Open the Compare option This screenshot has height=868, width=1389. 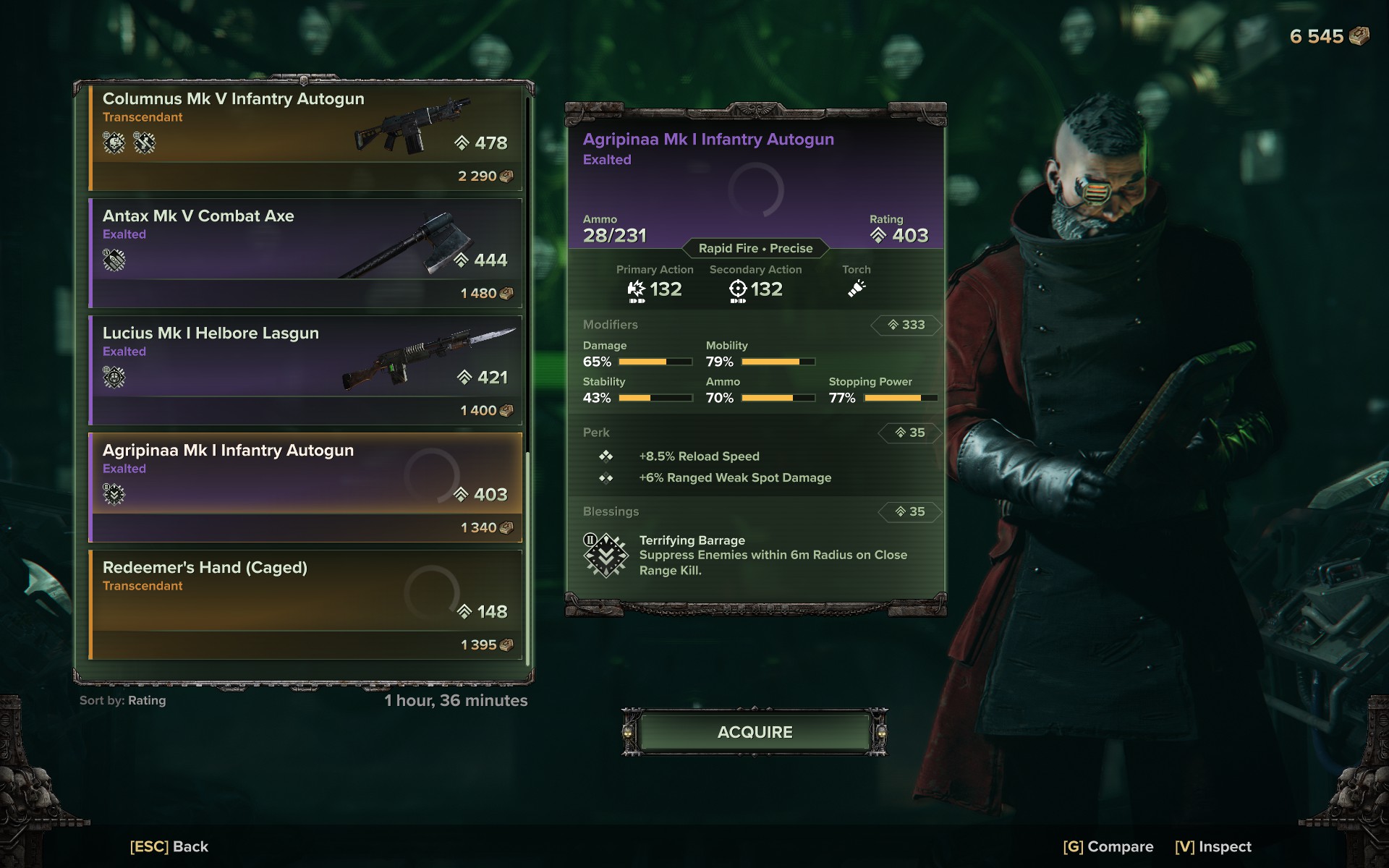1108,846
